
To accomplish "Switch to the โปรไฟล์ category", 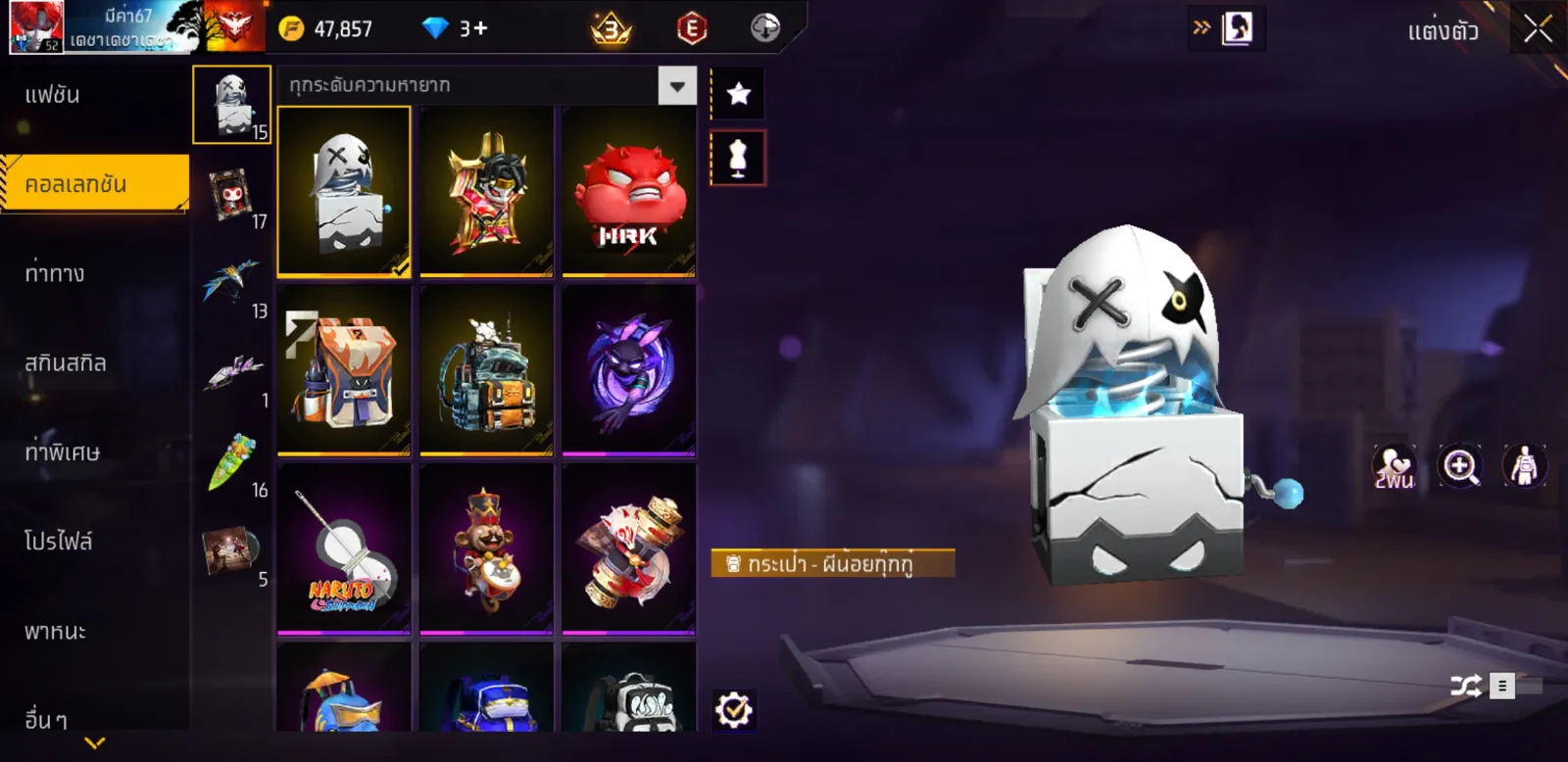I will pos(59,542).
